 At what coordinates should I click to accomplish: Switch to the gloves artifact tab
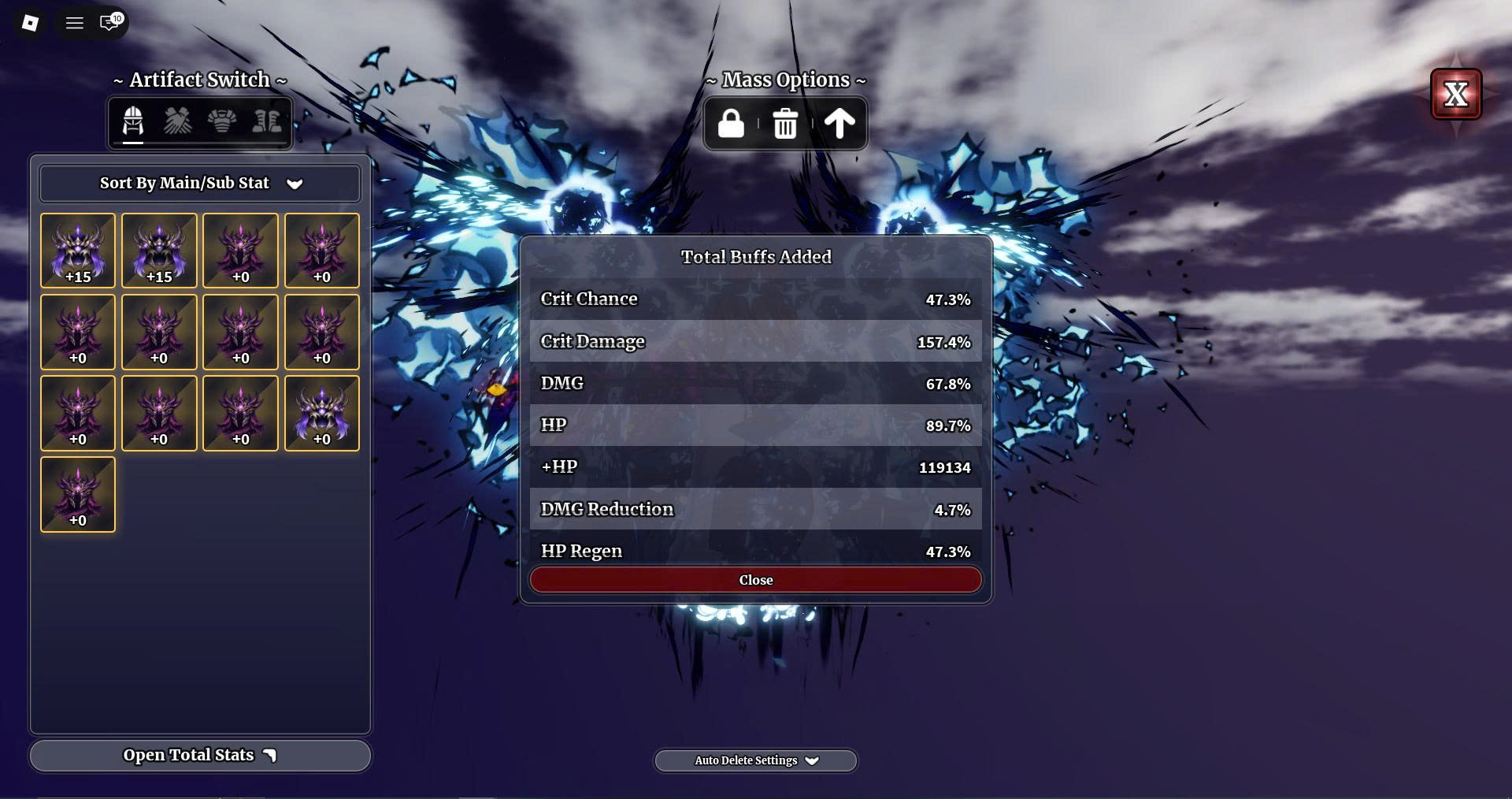coord(177,122)
